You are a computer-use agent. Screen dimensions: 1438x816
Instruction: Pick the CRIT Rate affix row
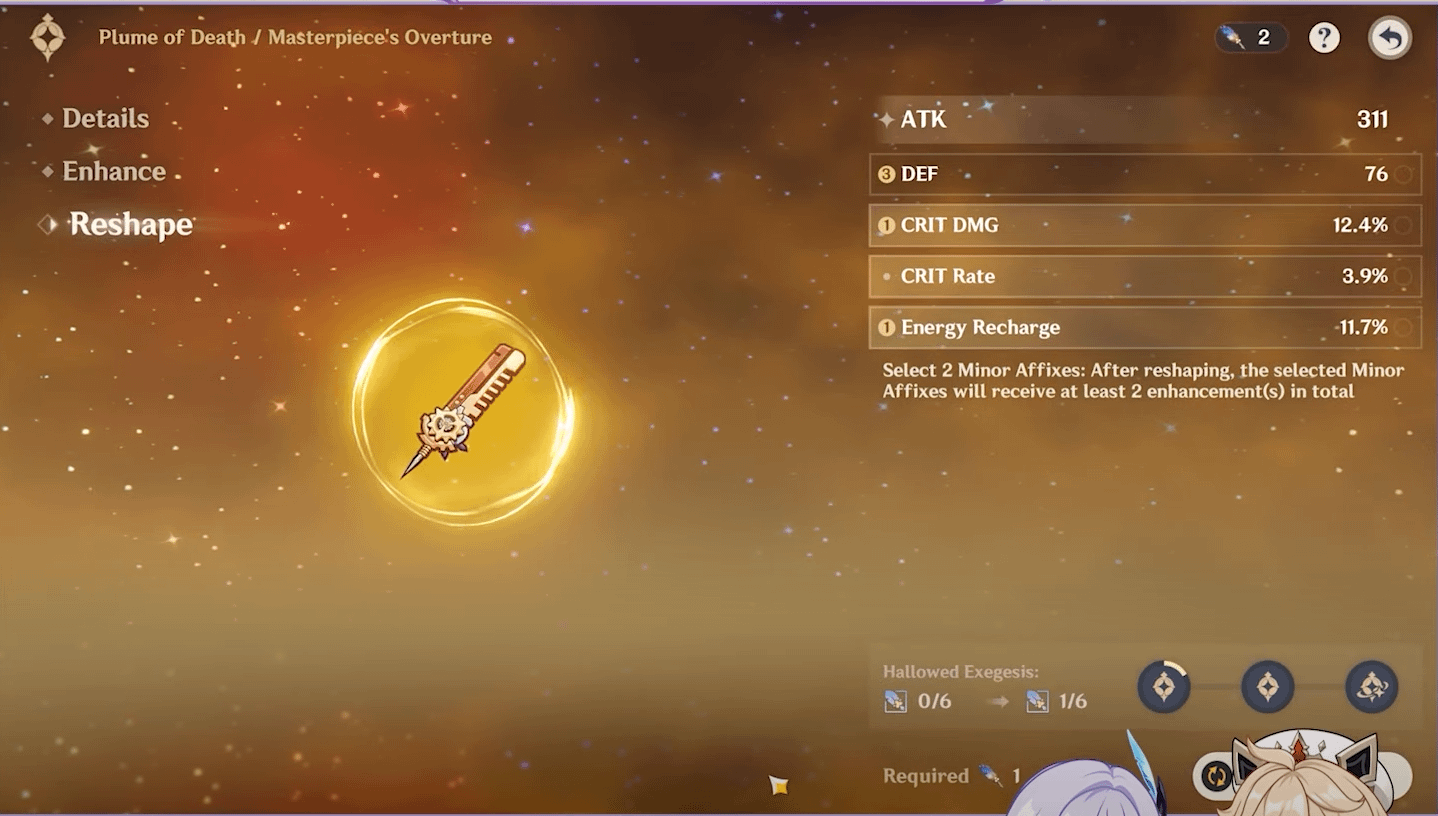point(1144,276)
